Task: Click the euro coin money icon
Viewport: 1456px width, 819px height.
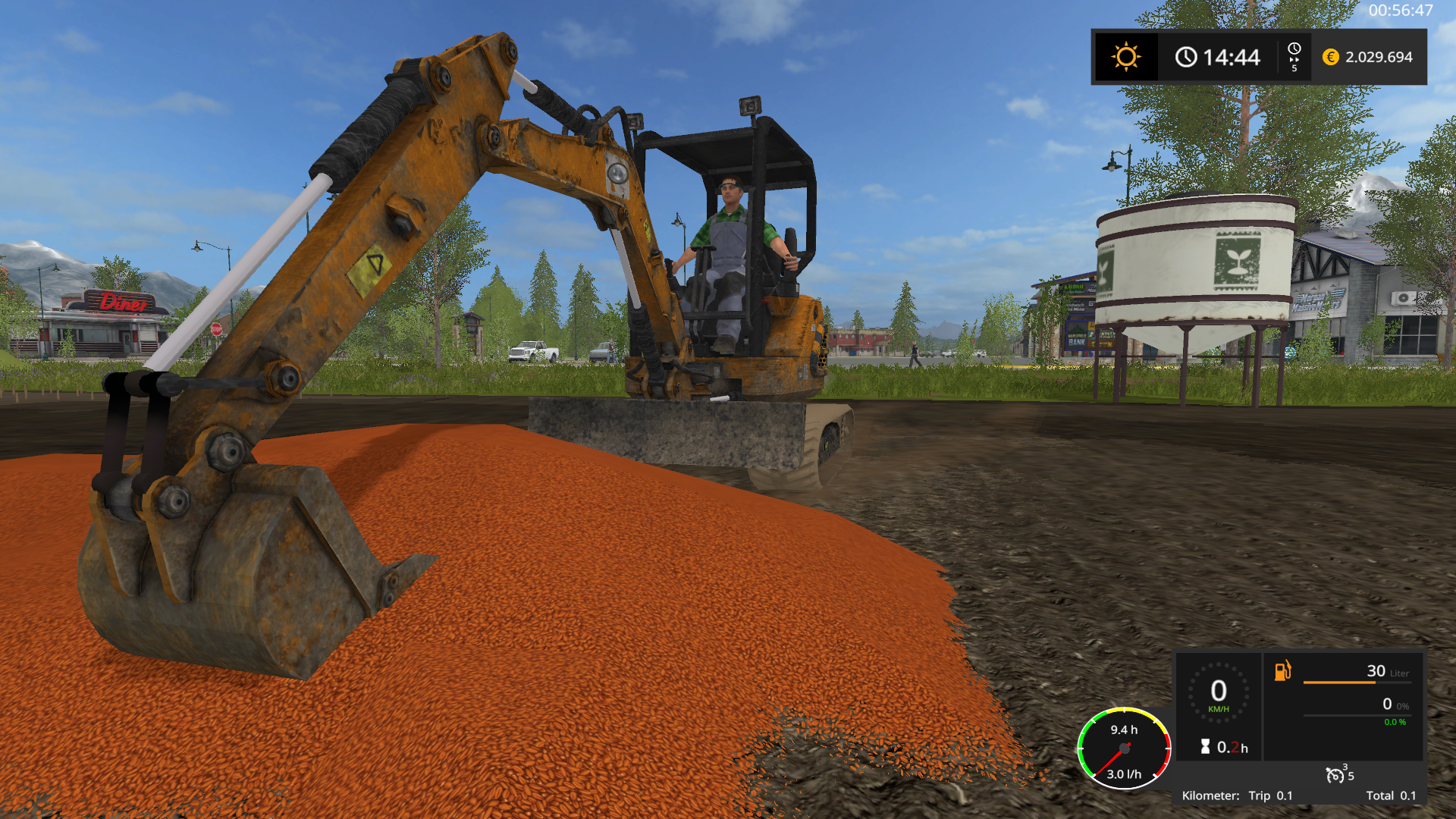Action: pos(1330,57)
